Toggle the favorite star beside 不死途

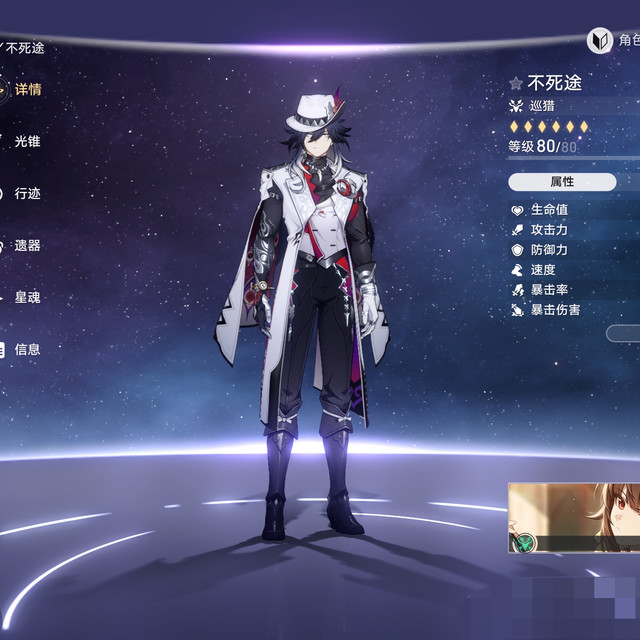point(516,84)
